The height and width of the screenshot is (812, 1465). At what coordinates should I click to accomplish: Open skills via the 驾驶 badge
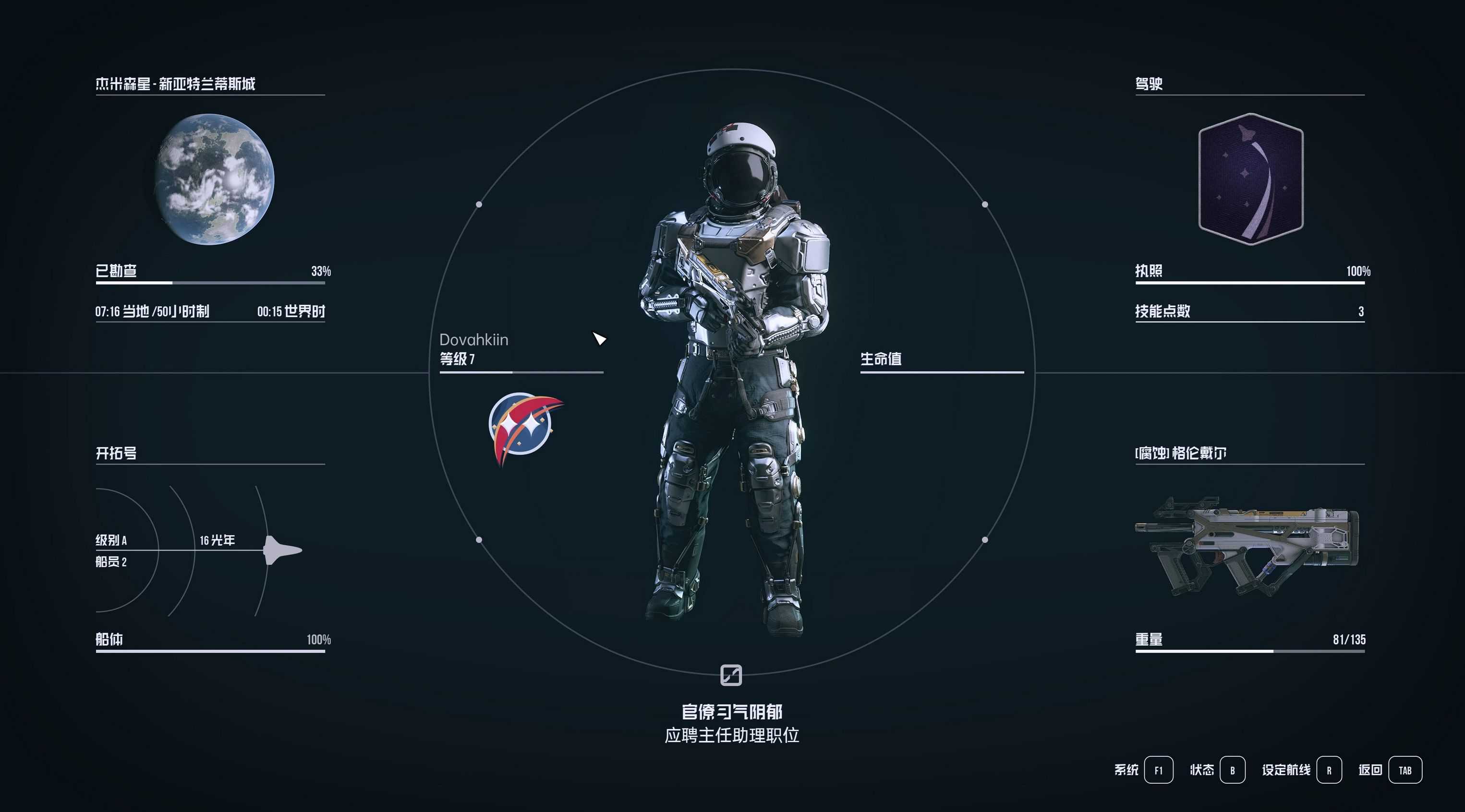1250,179
